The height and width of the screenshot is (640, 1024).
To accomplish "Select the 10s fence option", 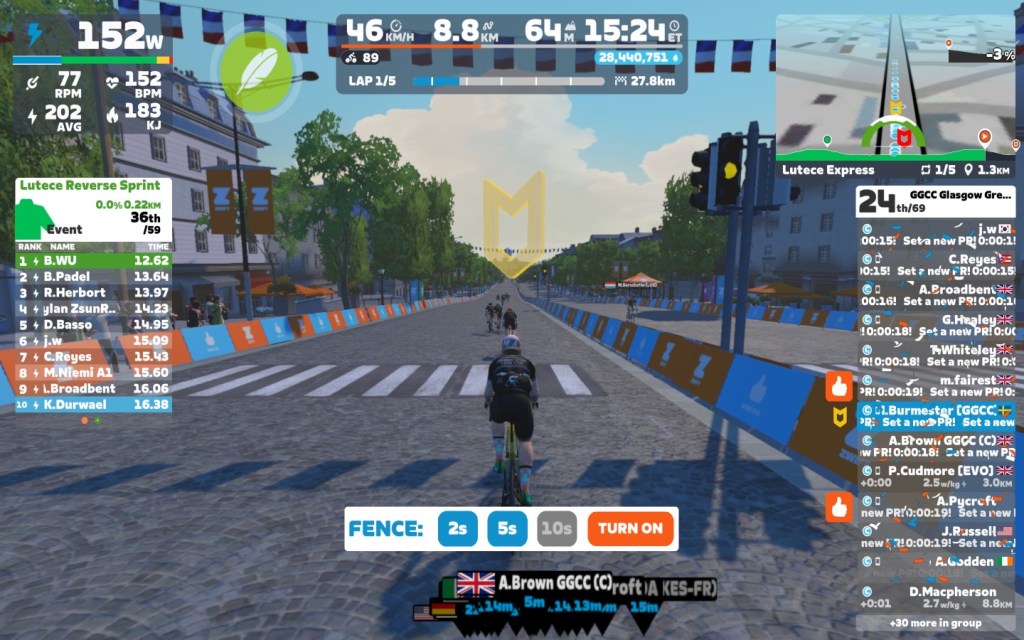I will click(556, 529).
